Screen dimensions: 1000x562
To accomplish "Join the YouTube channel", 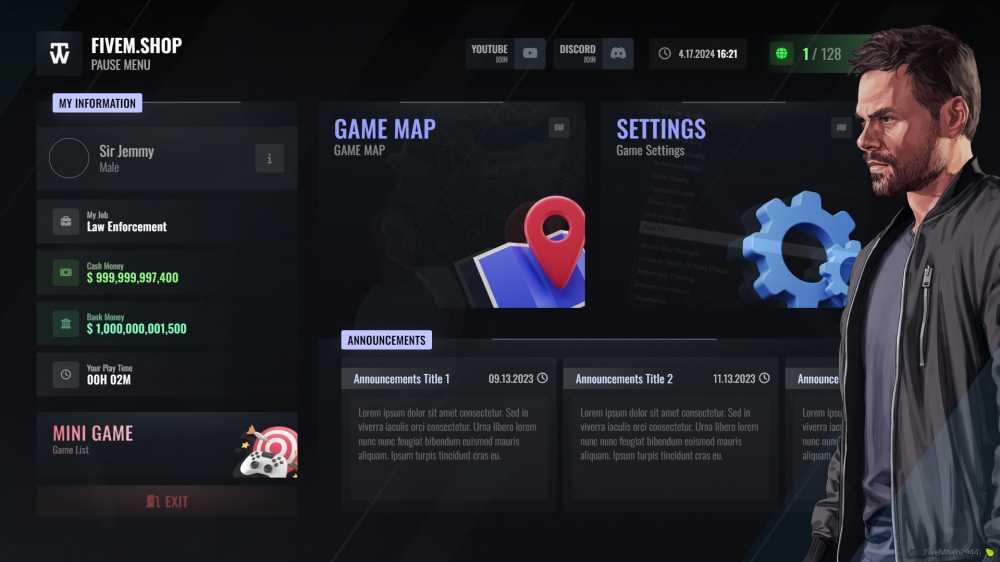I will pyautogui.click(x=505, y=53).
